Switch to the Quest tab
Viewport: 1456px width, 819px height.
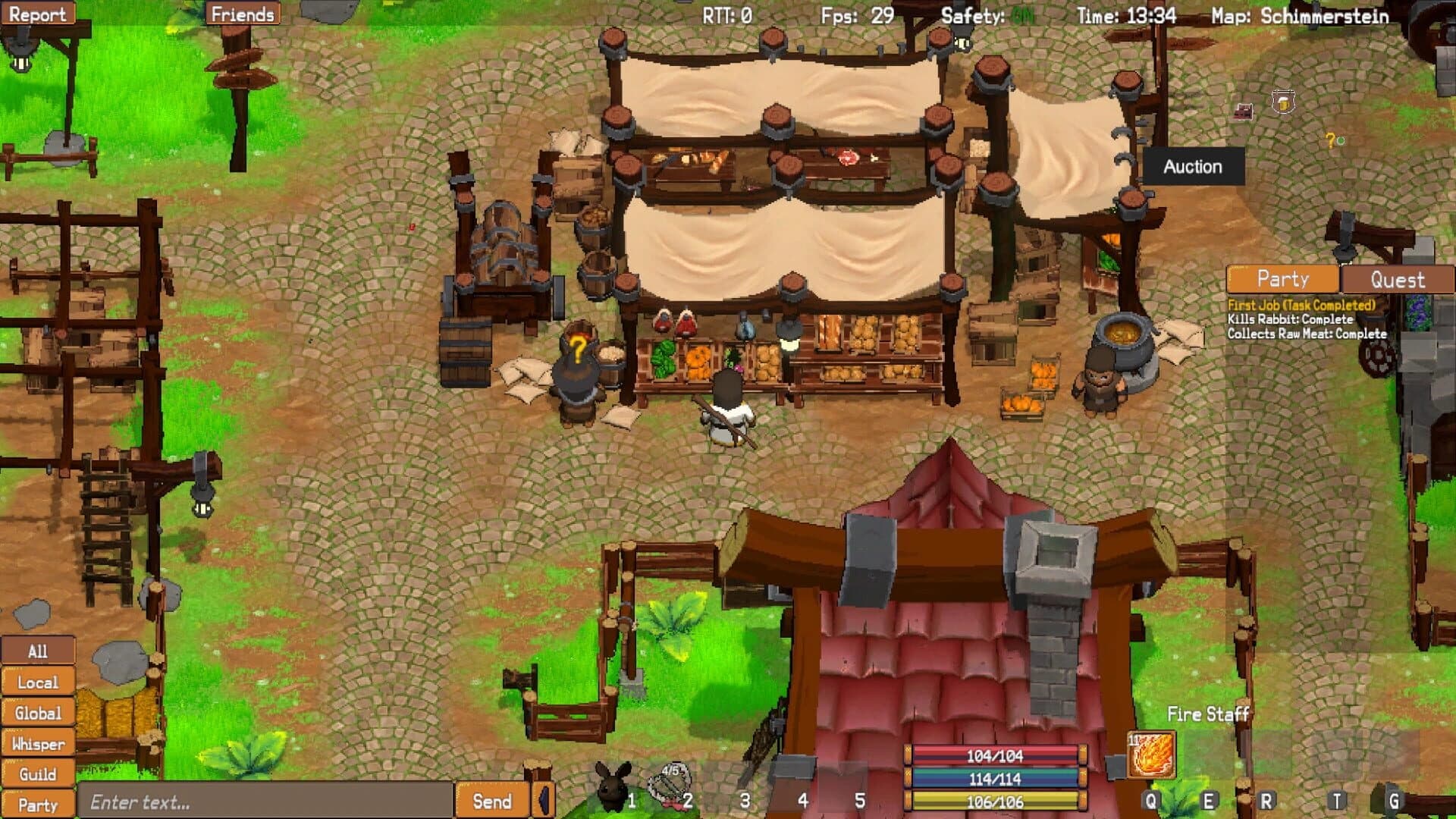[x=1399, y=279]
